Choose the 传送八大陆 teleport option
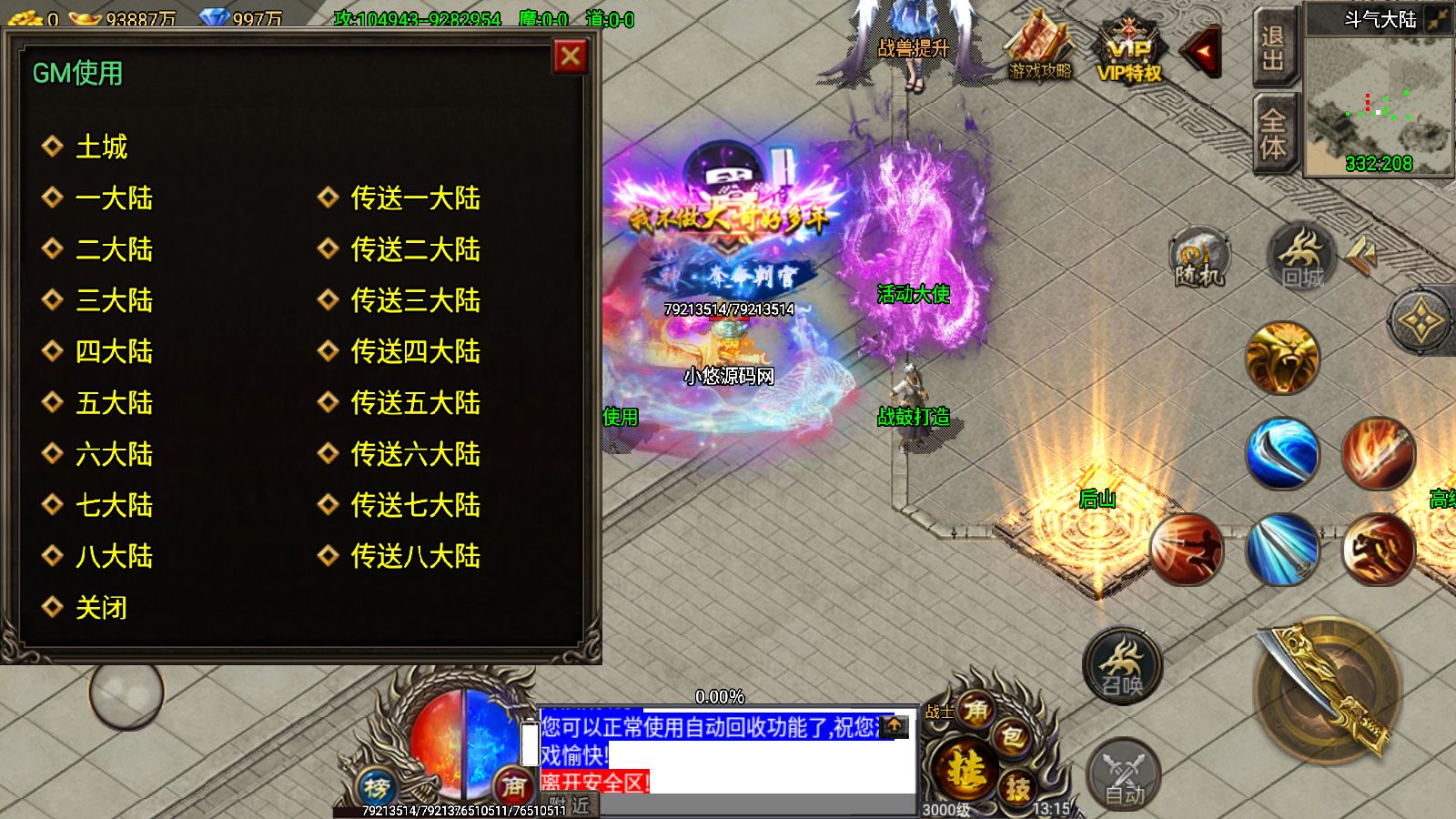The width and height of the screenshot is (1456, 819). coord(414,556)
